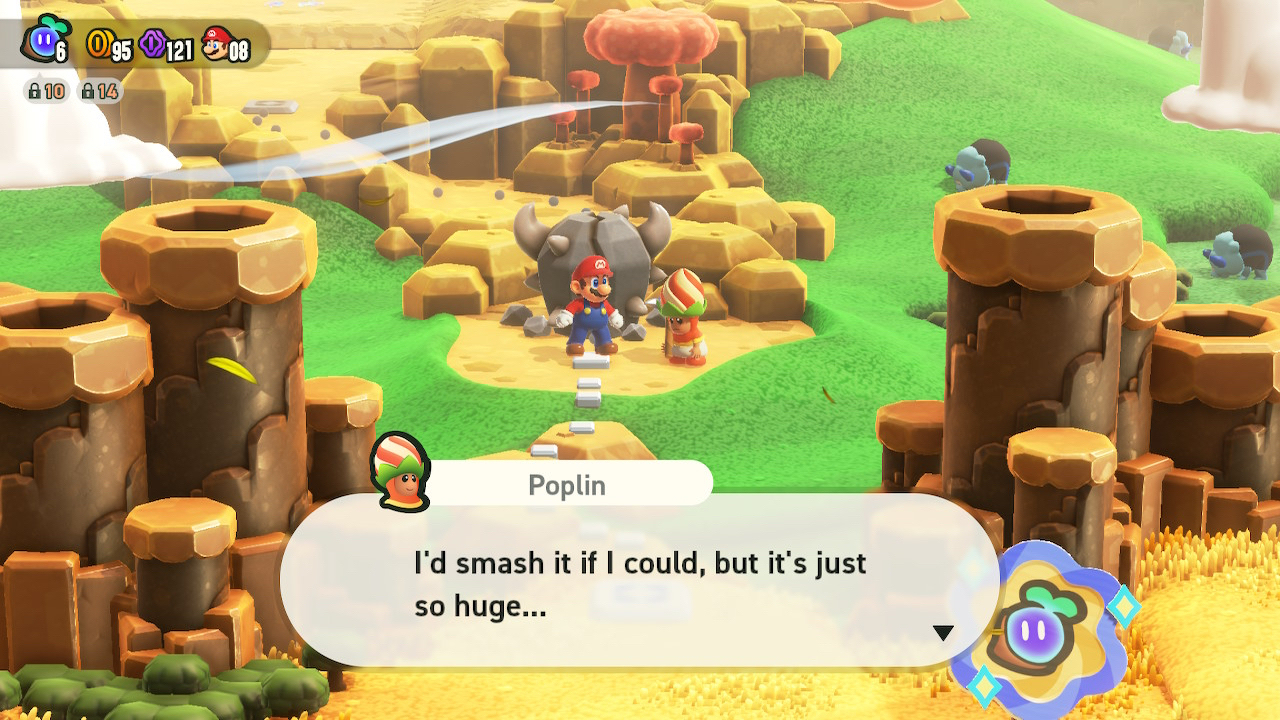
Task: Advance dialogue with the black continue arrow
Action: (x=942, y=632)
